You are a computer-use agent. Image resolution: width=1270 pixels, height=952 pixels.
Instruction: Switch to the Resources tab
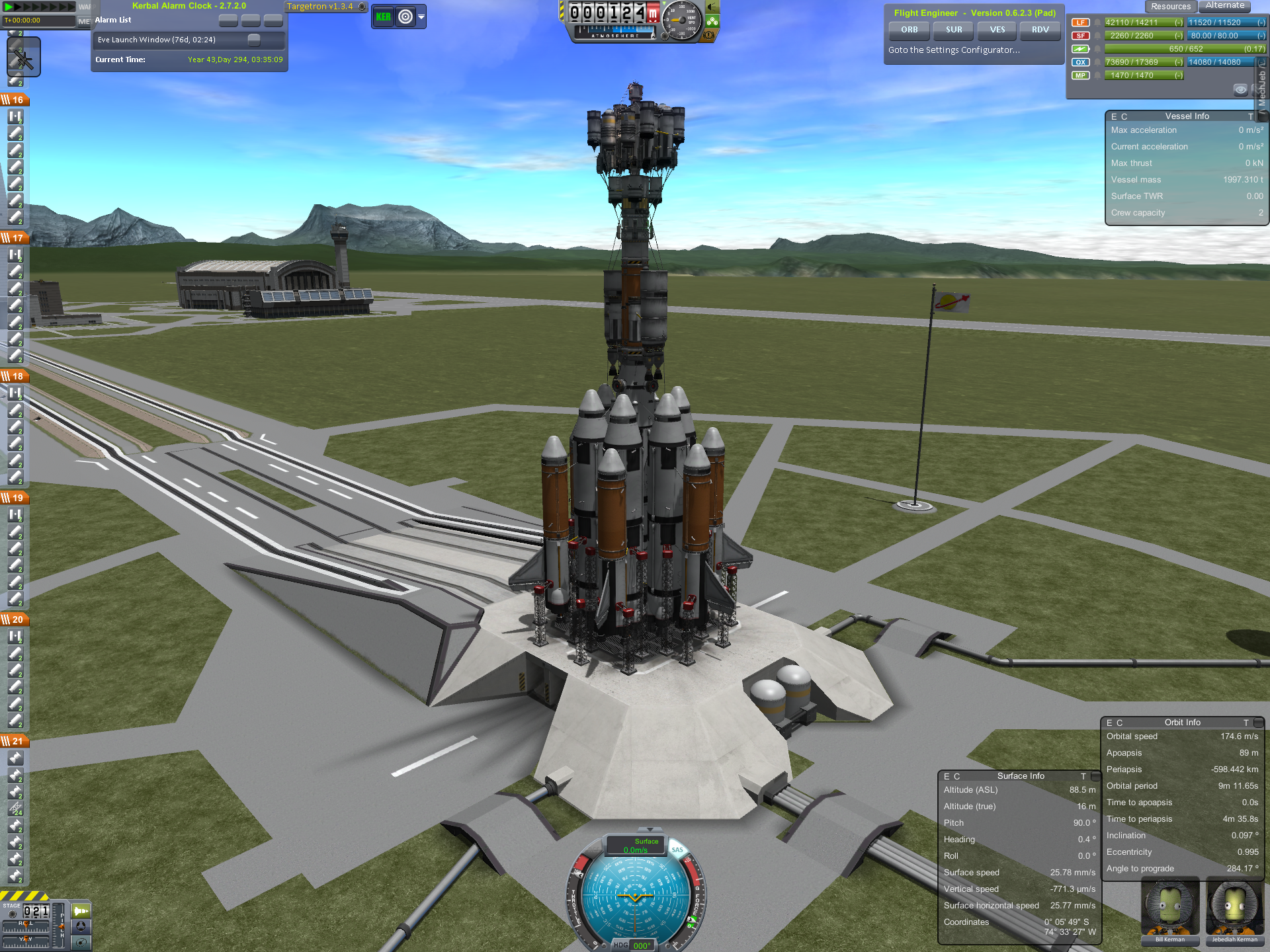click(x=1170, y=7)
